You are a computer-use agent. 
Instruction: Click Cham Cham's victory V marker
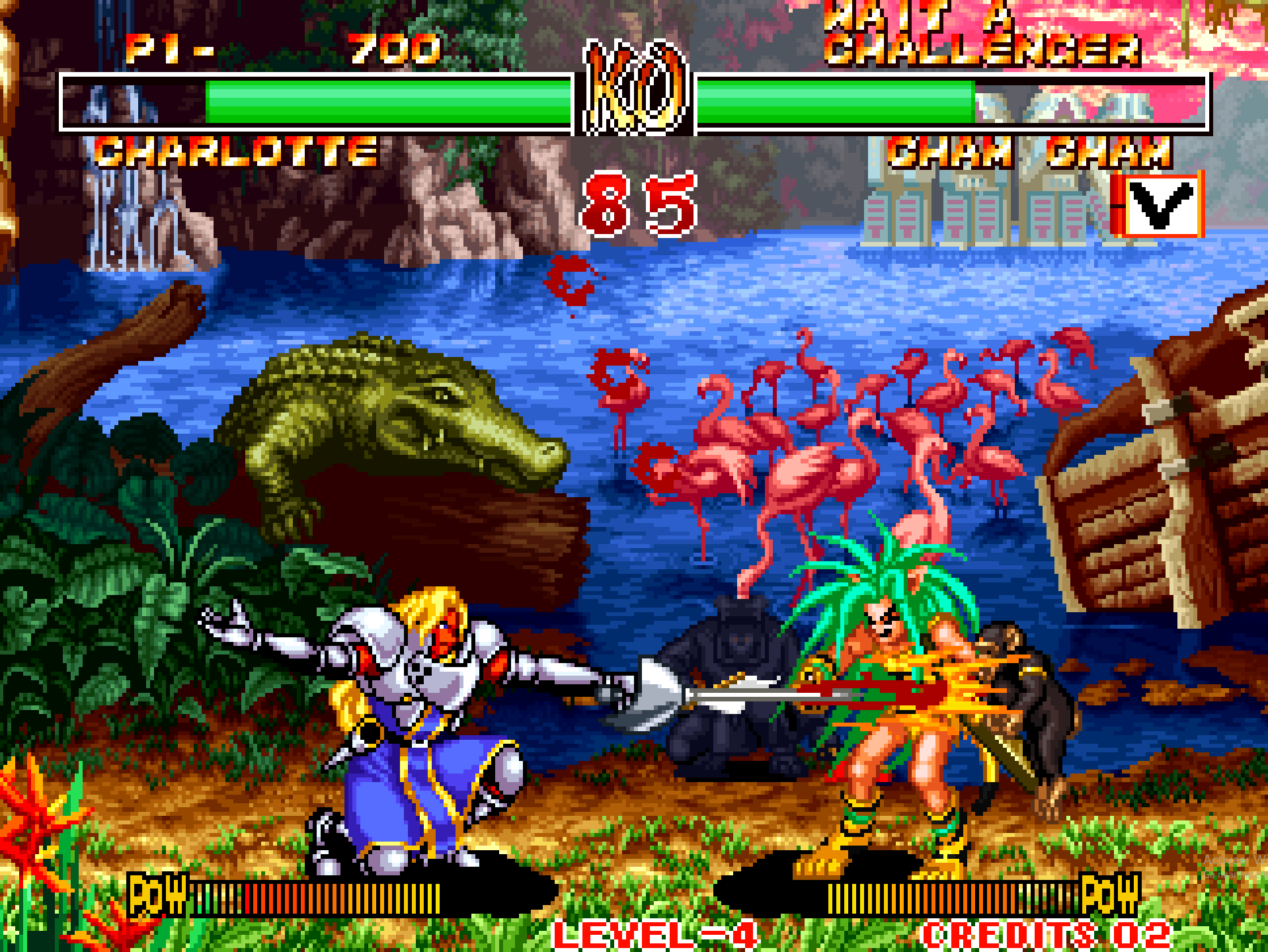pyautogui.click(x=1160, y=204)
